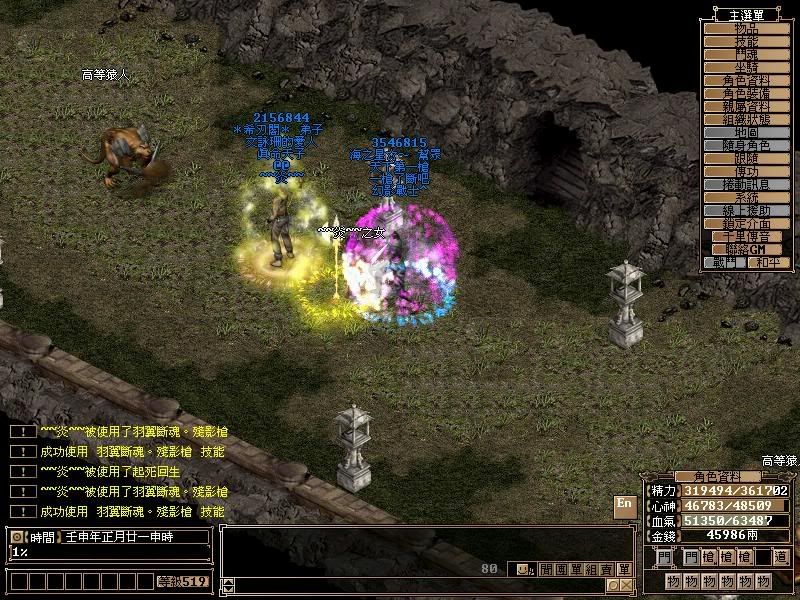
Task: Contact a GM via 聯絡GM
Action: click(x=746, y=249)
